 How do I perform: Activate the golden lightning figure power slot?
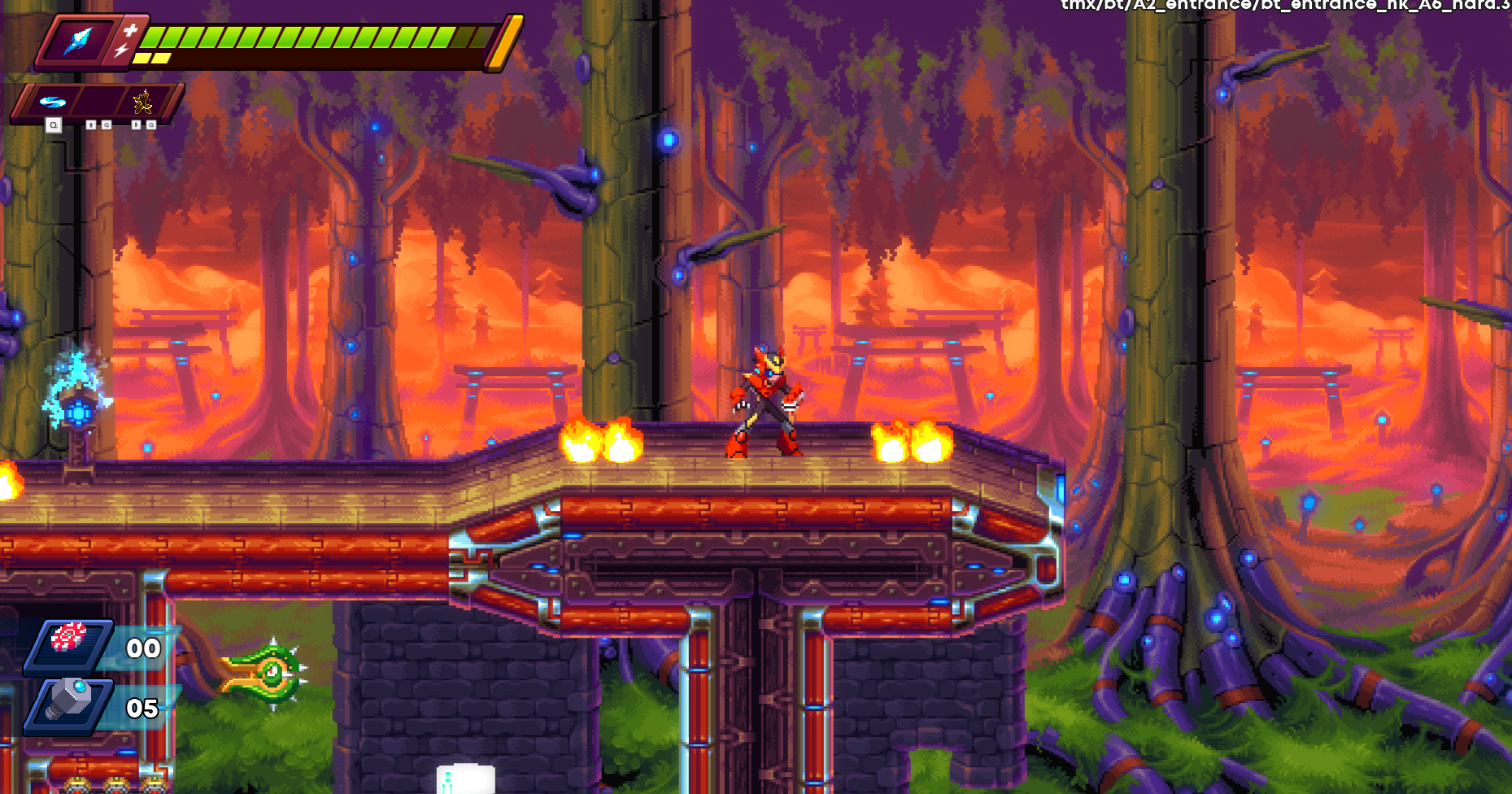tap(143, 102)
